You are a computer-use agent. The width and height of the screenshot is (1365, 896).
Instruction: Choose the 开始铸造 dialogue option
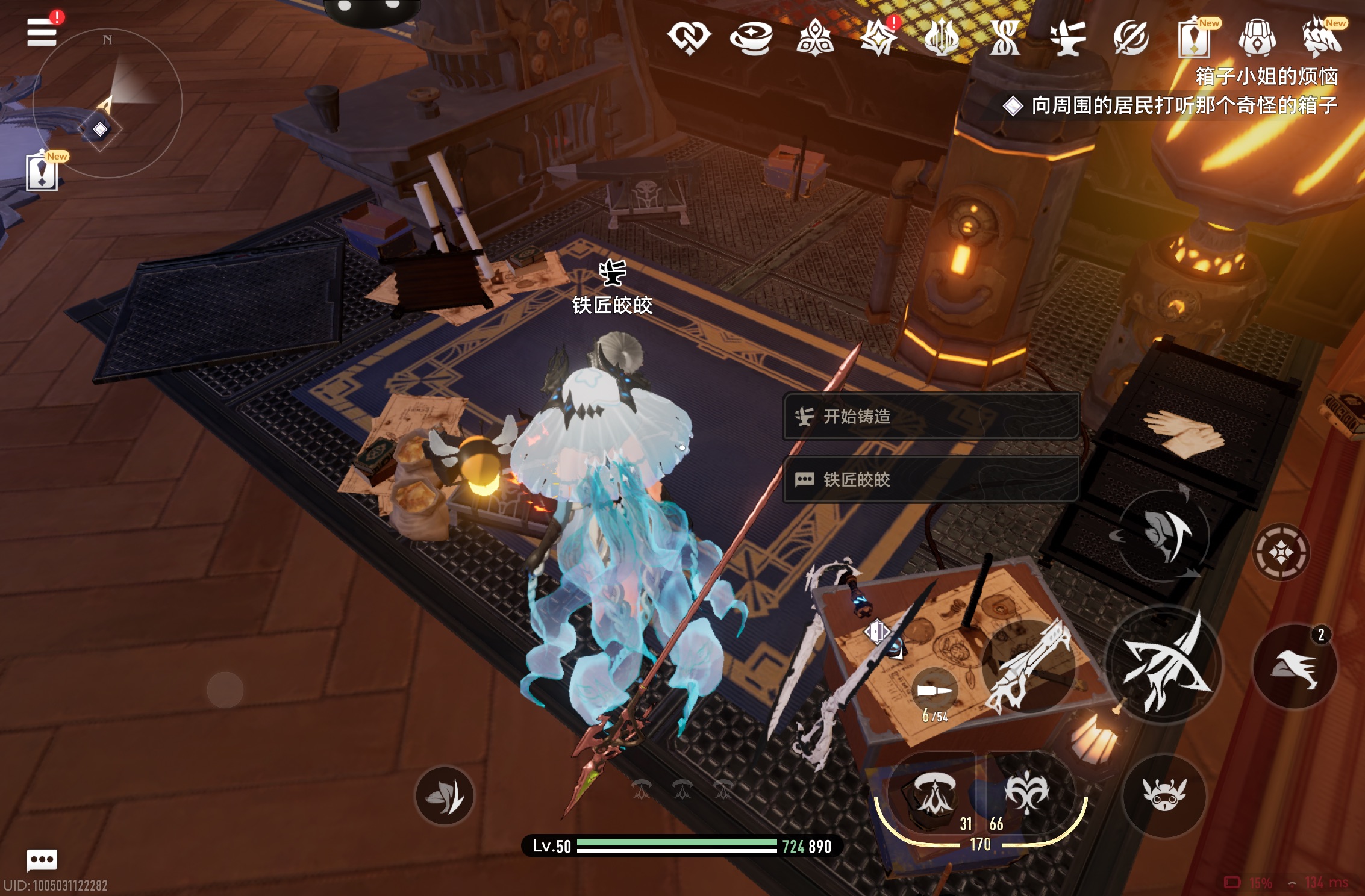click(930, 417)
